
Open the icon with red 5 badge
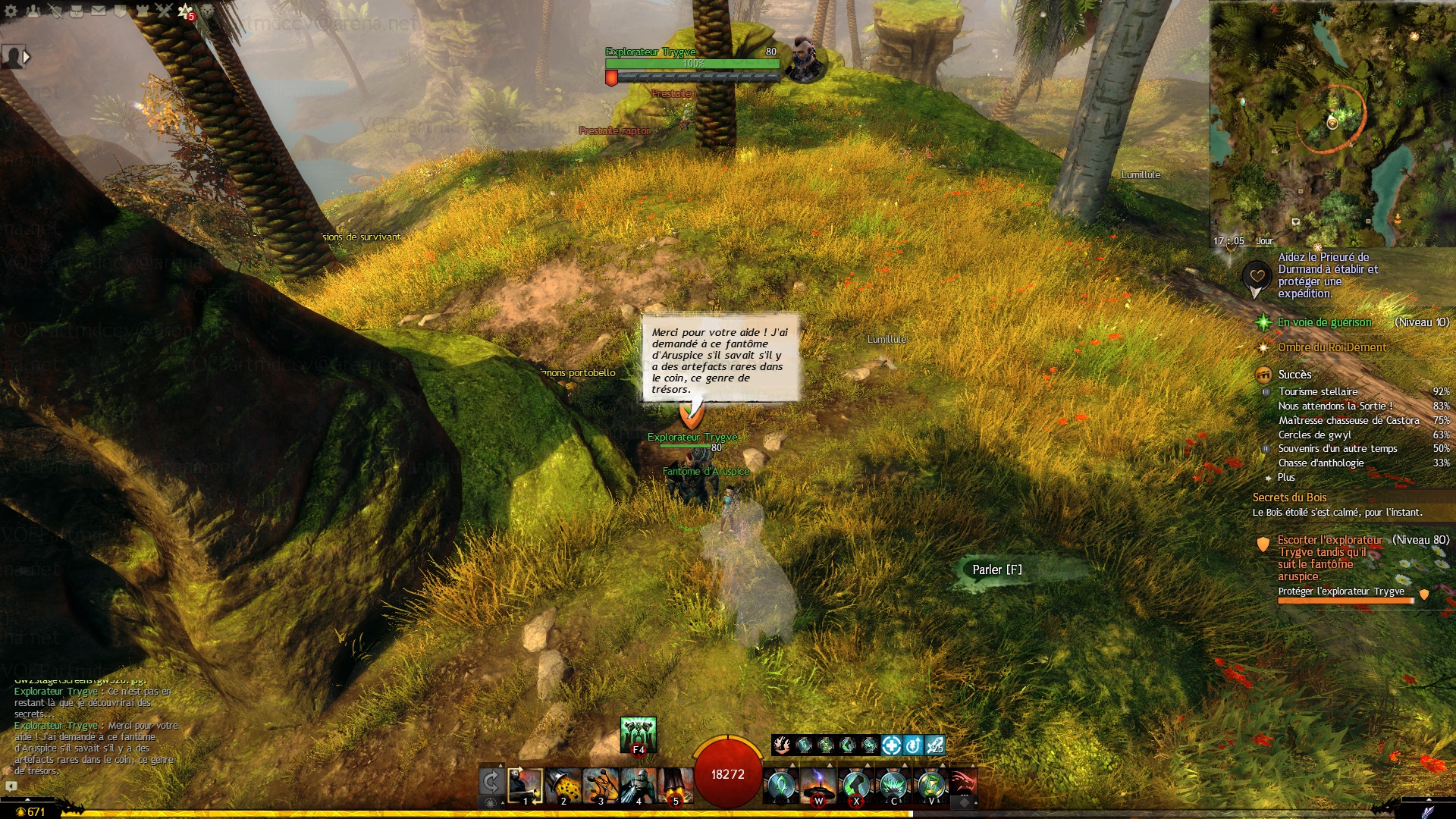pos(186,11)
